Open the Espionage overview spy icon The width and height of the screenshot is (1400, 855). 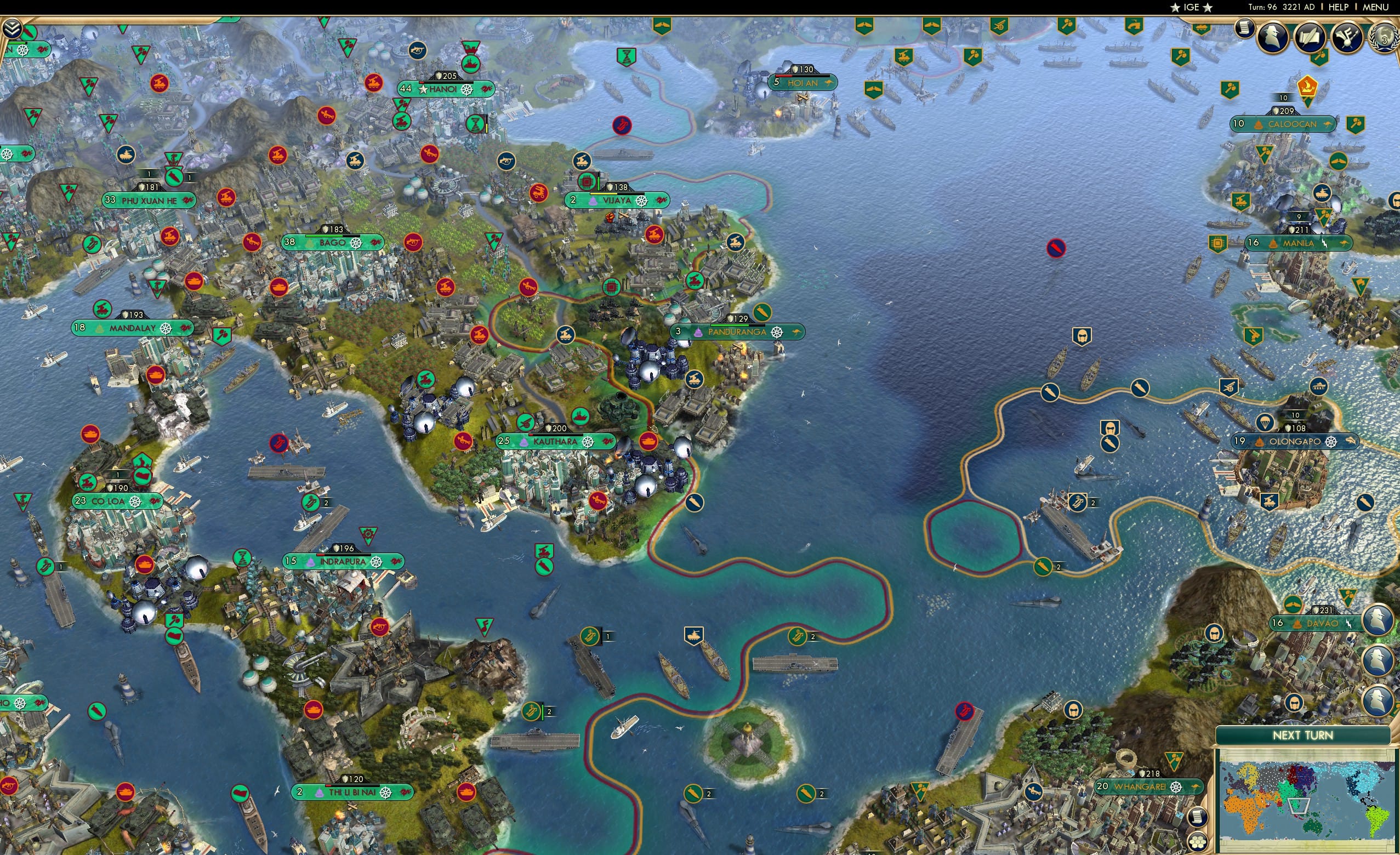pos(1273,36)
